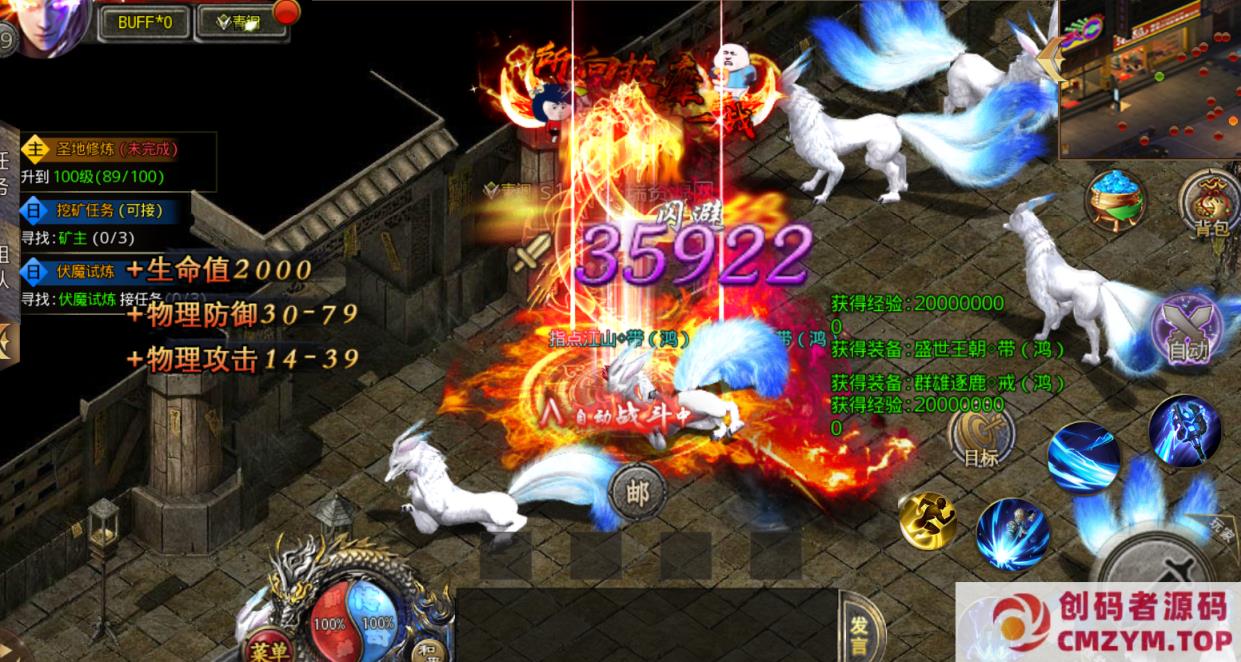Viewport: 1241px width, 662px height.
Task: Open the 菜单 main menu
Action: click(x=268, y=648)
